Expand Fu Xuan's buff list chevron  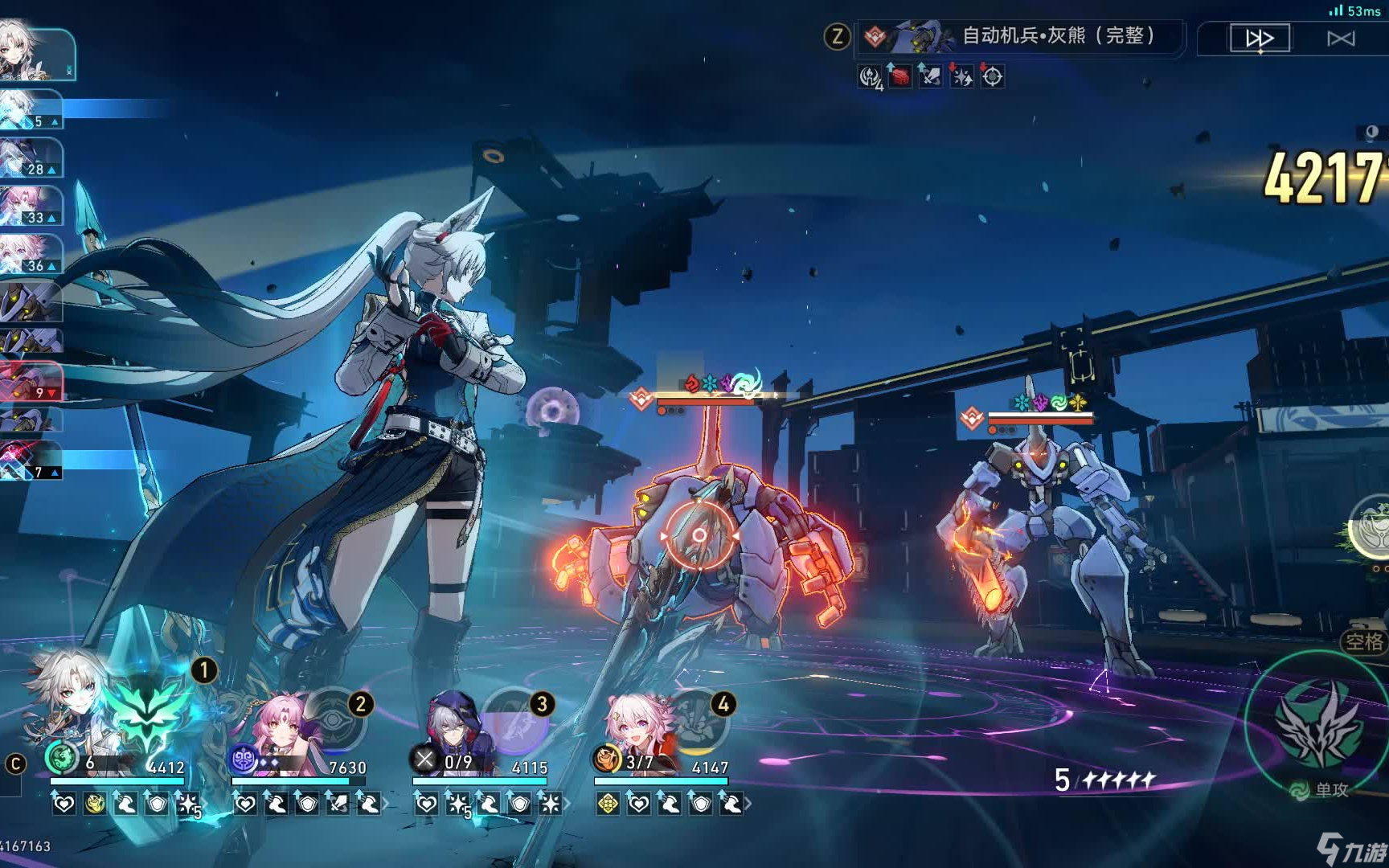(x=386, y=805)
